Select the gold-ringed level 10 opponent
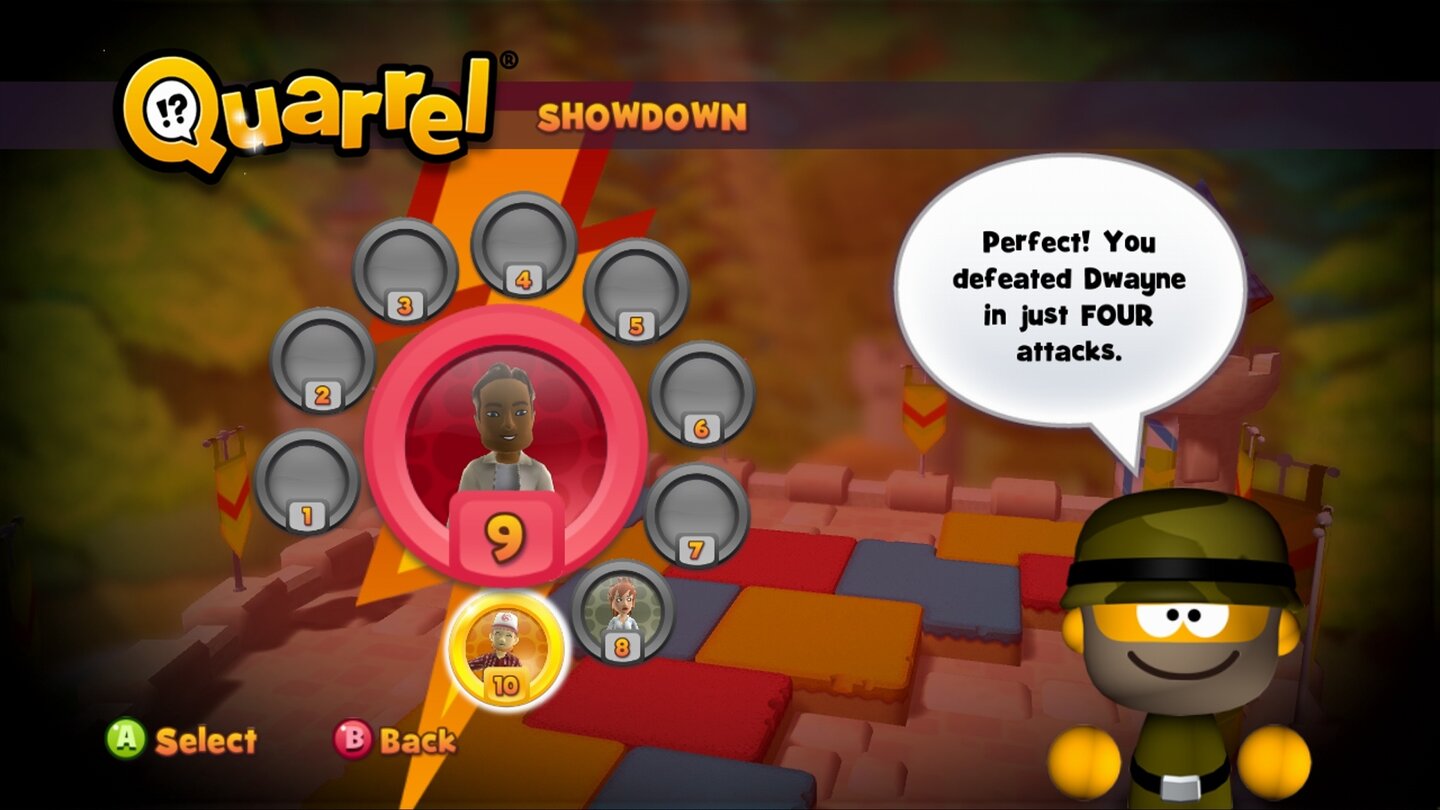This screenshot has height=810, width=1440. tap(503, 650)
